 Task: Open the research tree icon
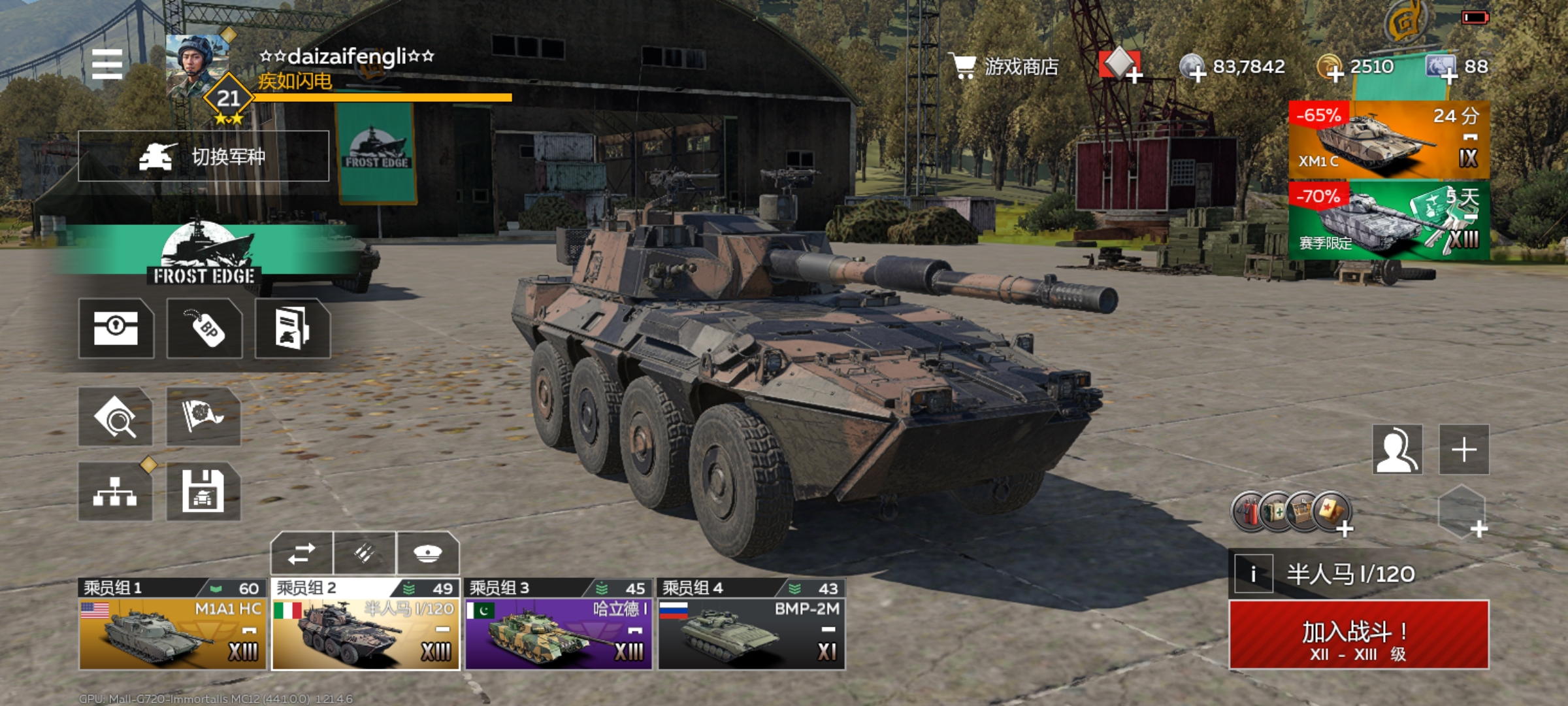(x=115, y=492)
